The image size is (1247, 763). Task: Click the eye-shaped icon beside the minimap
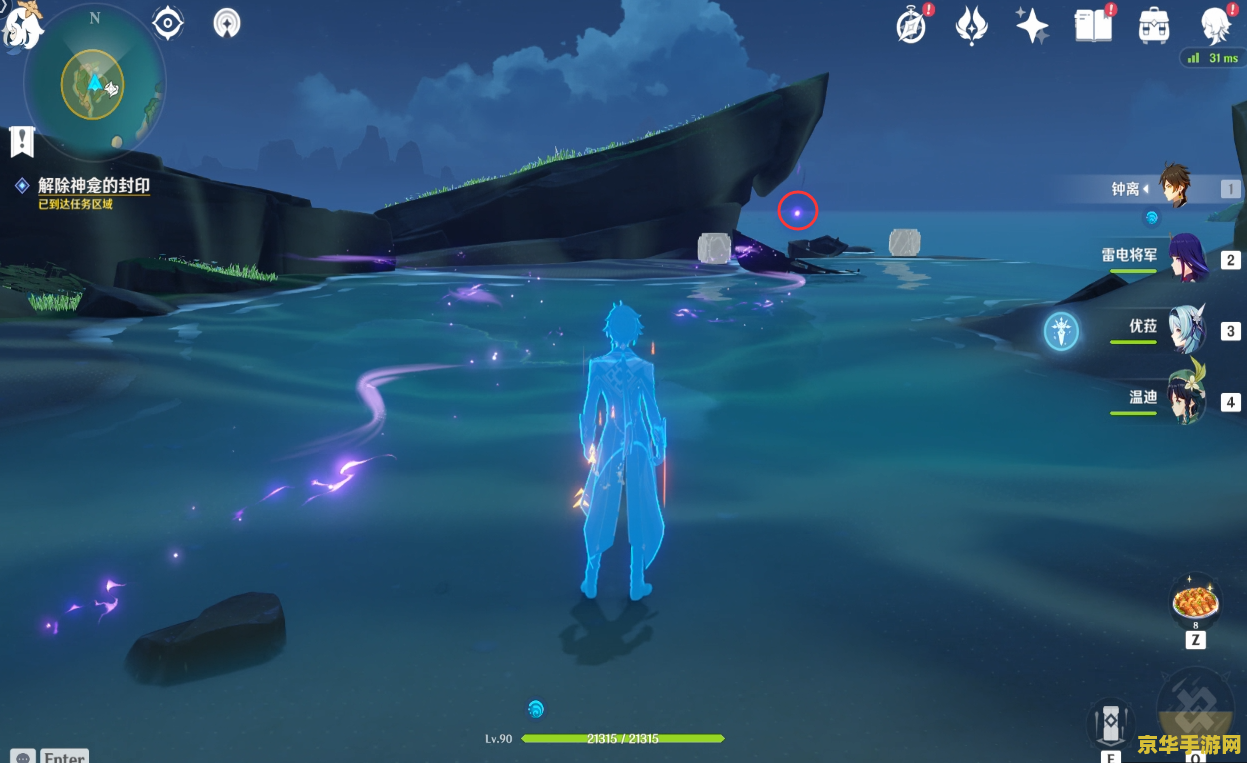click(x=168, y=22)
